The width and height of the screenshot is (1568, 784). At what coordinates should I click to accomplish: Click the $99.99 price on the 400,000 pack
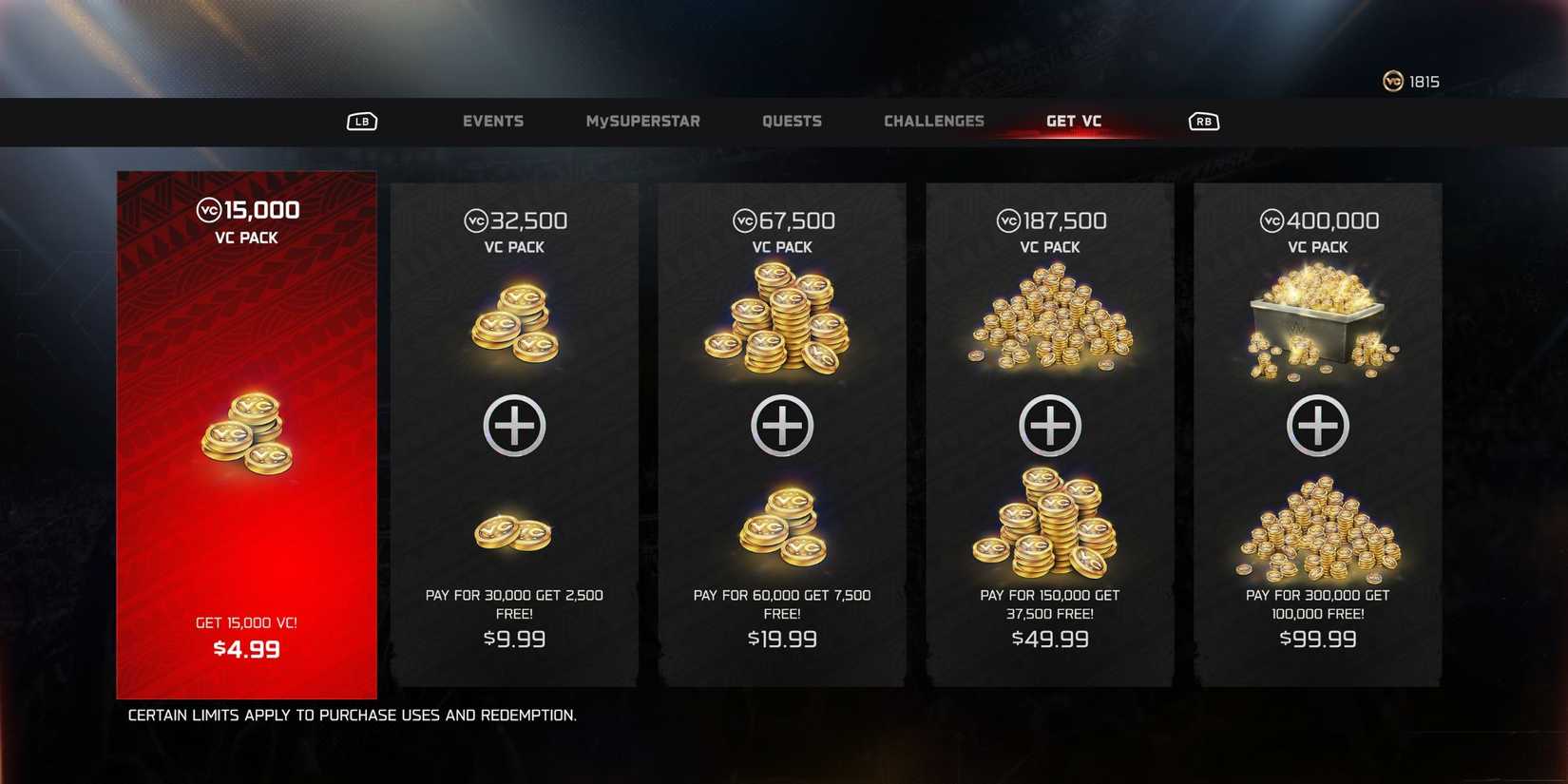(1317, 640)
